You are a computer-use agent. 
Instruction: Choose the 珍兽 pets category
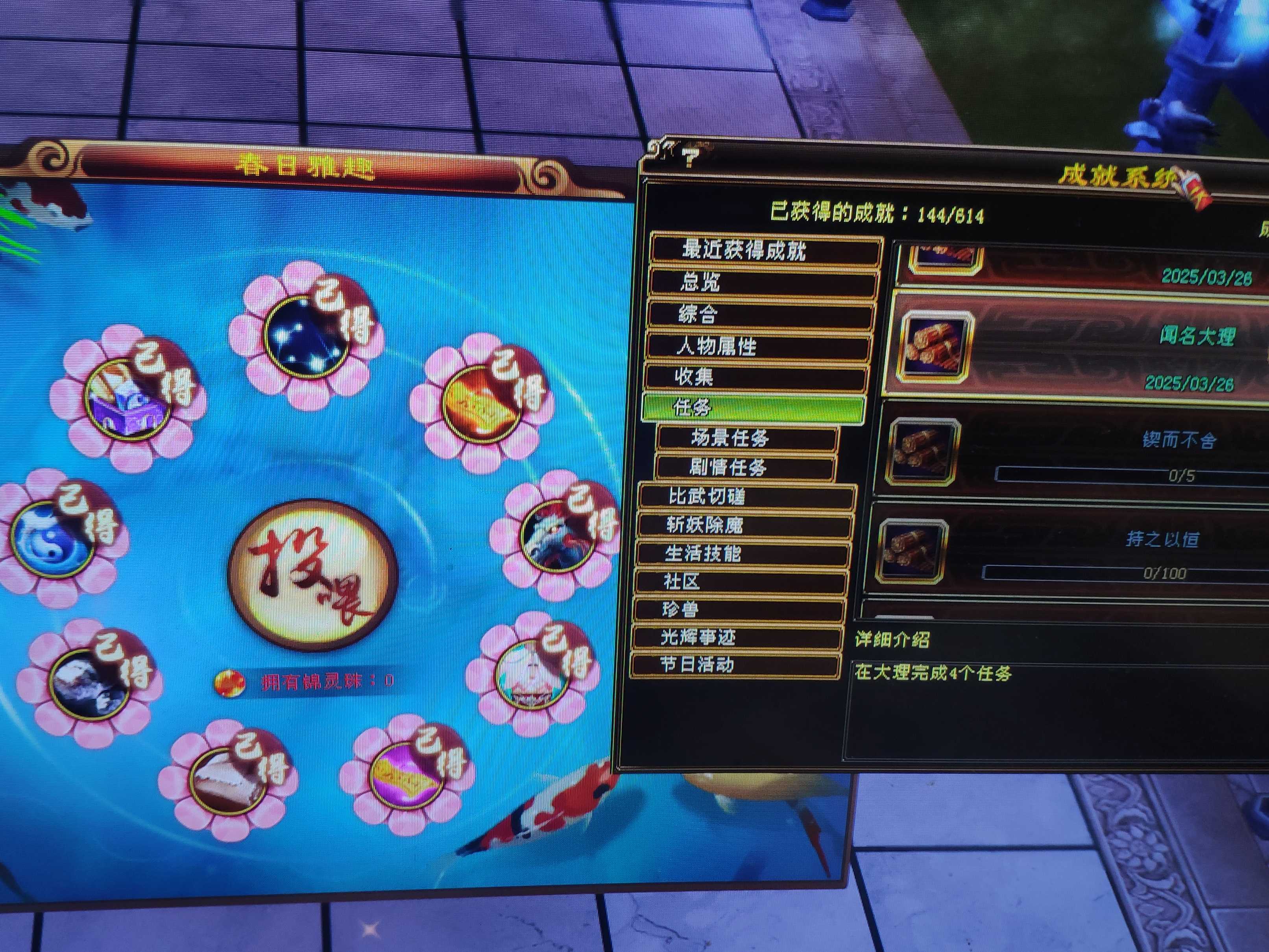click(x=738, y=610)
